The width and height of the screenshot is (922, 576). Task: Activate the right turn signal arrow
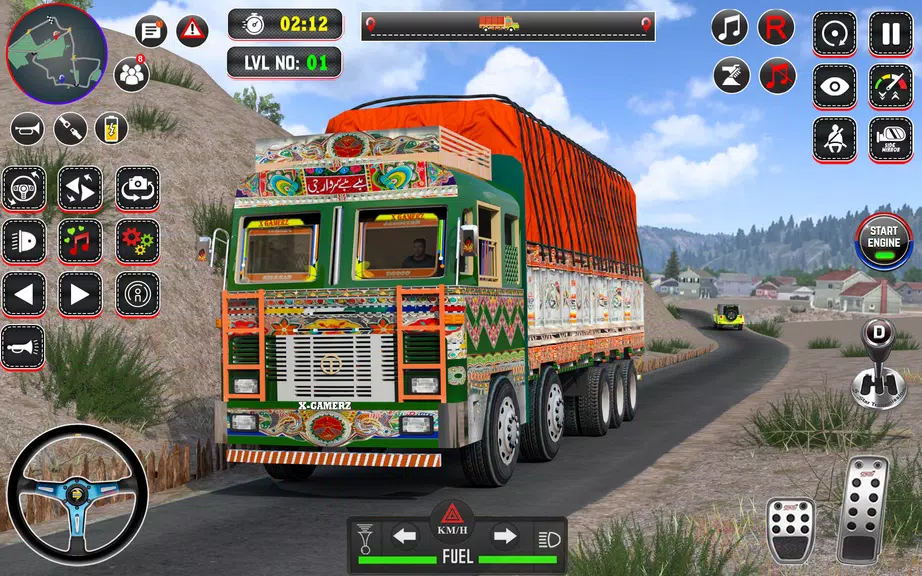pyautogui.click(x=505, y=537)
